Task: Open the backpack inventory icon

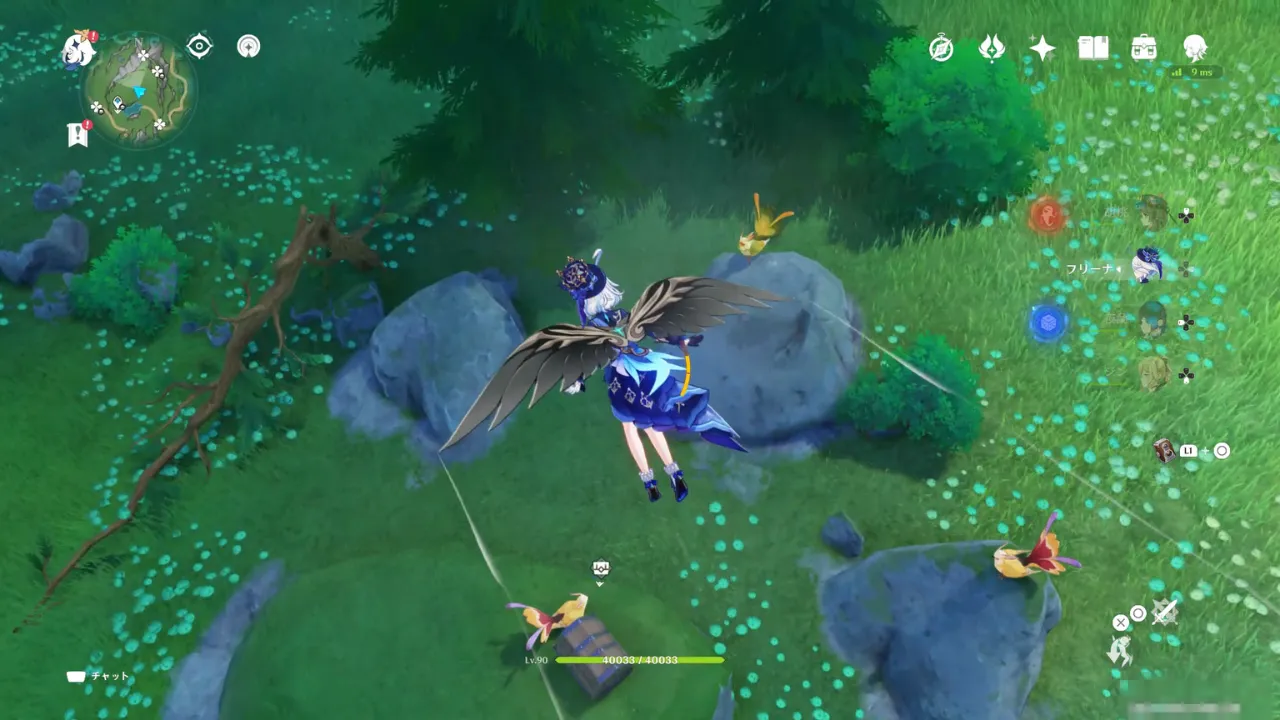Action: coord(1144,48)
